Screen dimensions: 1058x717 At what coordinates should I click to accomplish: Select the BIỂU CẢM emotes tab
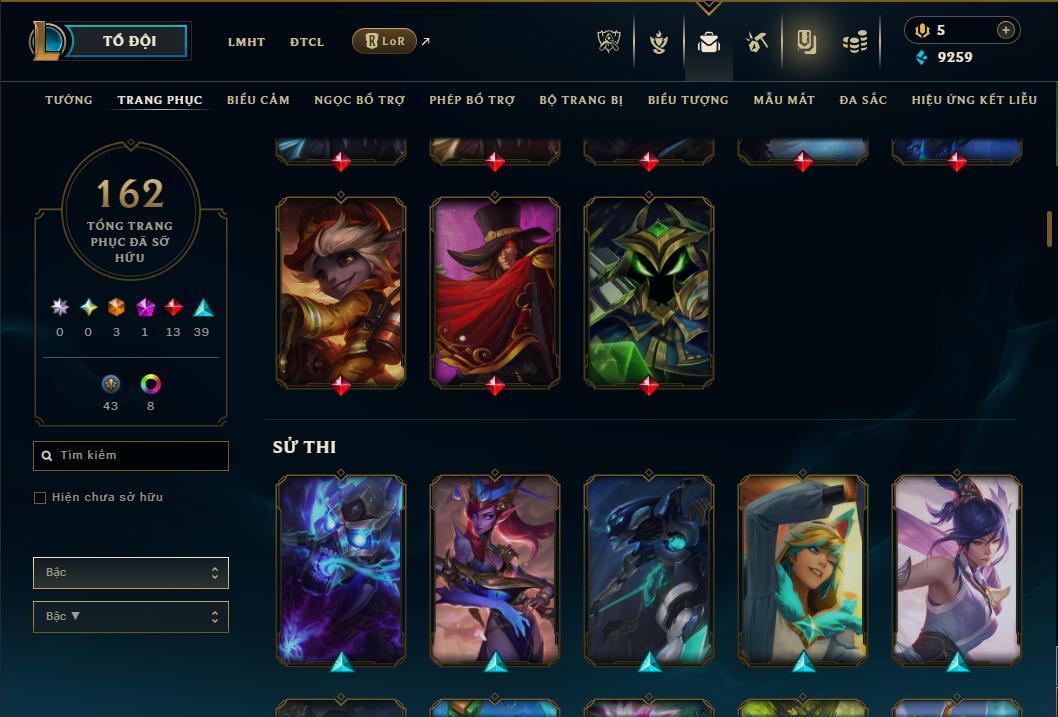click(x=258, y=100)
